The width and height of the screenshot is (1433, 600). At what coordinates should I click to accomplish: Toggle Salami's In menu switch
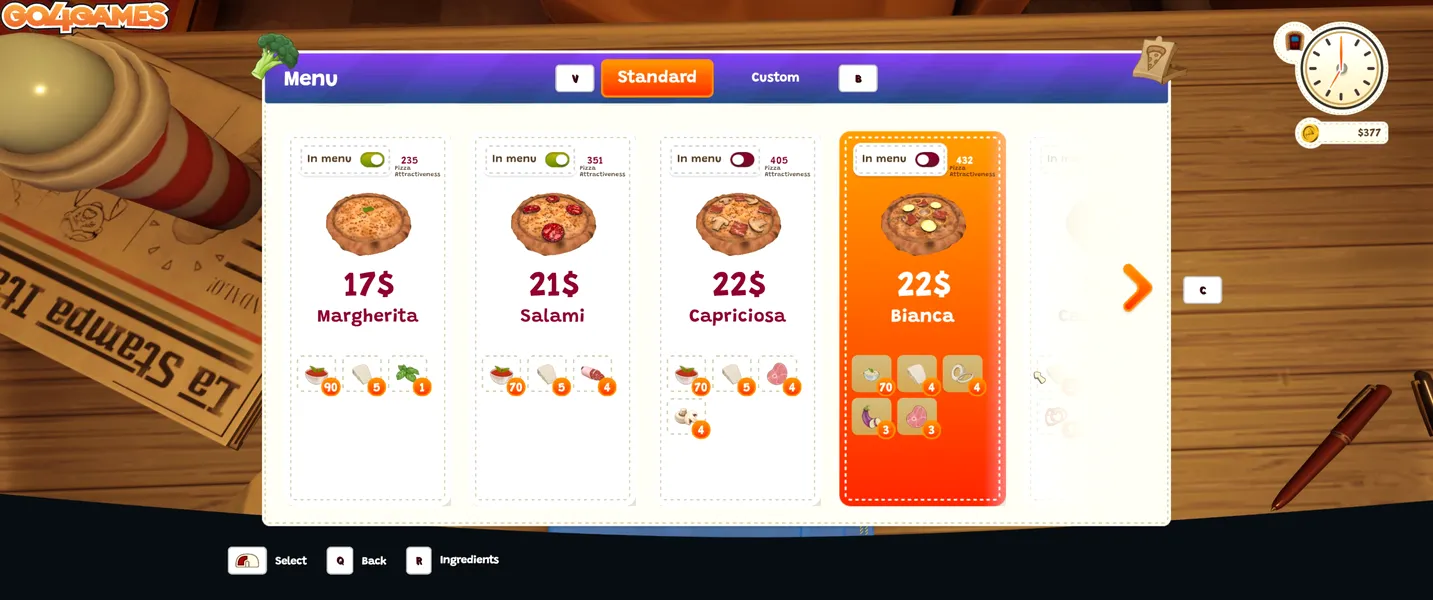(557, 159)
